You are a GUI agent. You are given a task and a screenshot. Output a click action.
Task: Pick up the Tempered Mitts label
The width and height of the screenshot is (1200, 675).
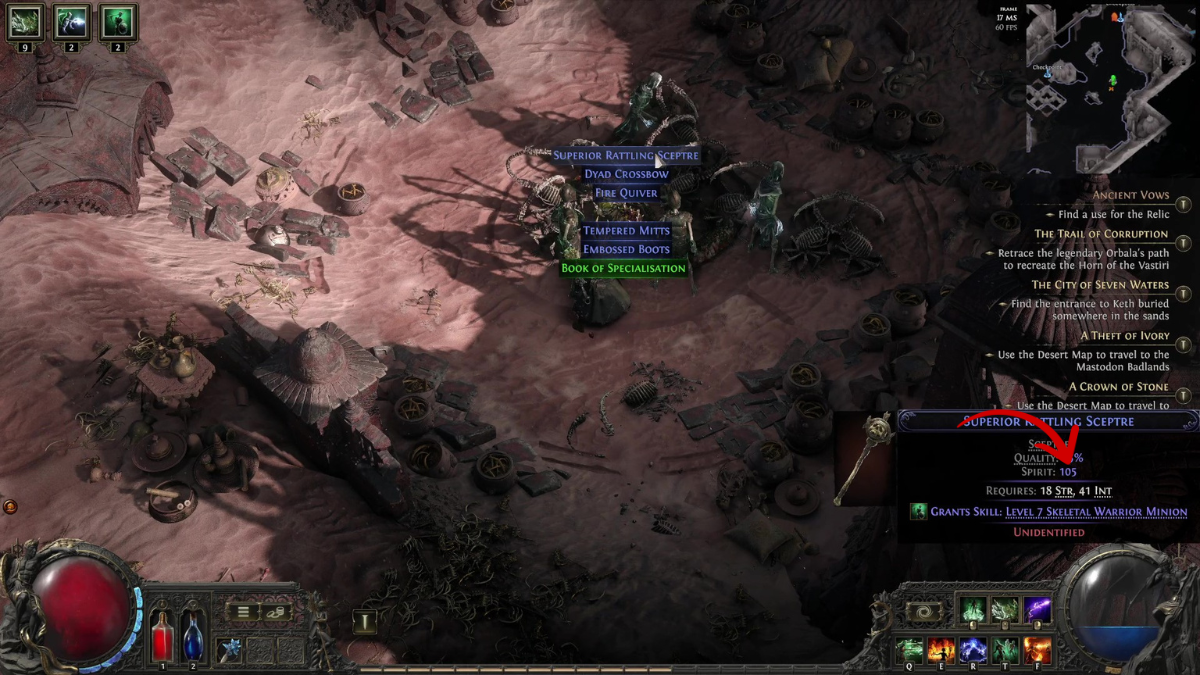tap(626, 231)
